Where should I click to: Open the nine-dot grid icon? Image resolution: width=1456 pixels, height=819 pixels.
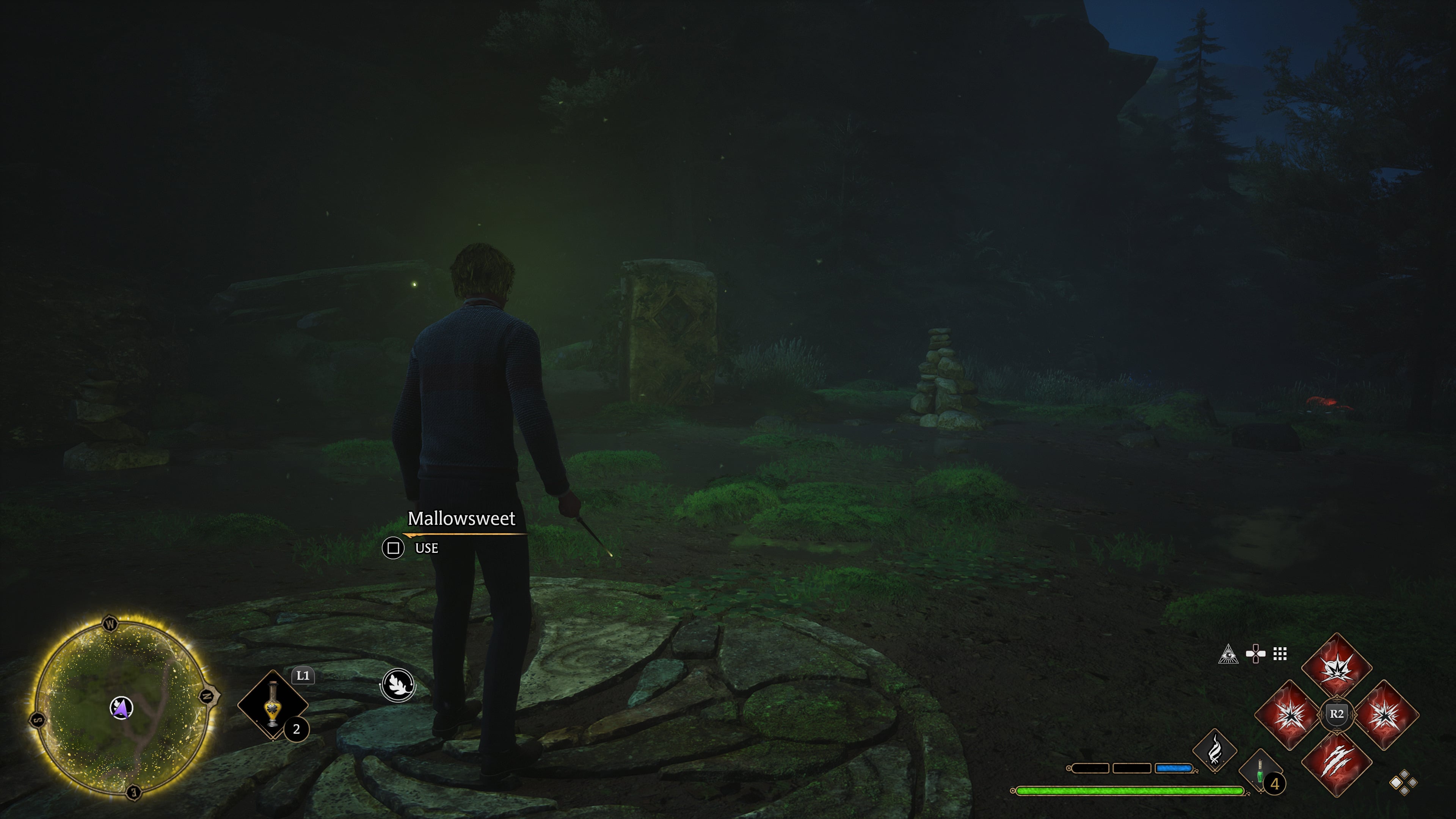1280,654
